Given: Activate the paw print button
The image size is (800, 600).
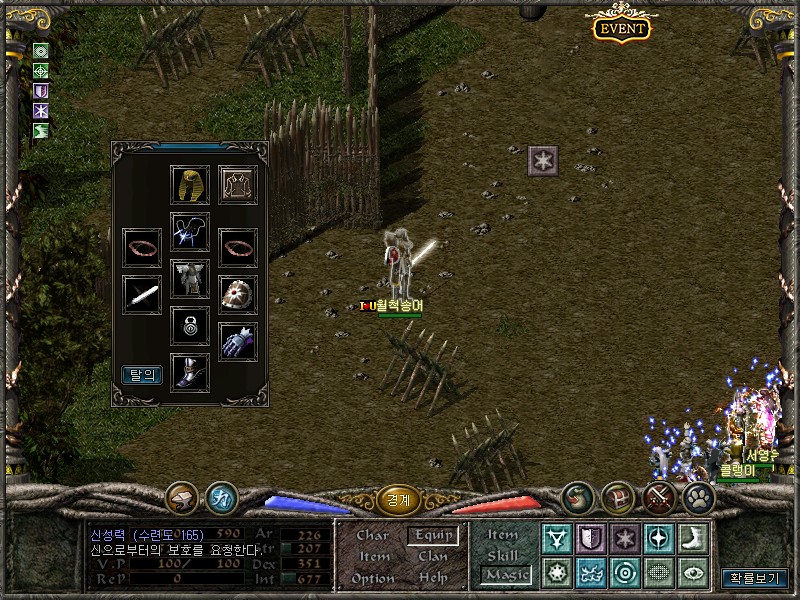Looking at the screenshot, I should point(698,497).
